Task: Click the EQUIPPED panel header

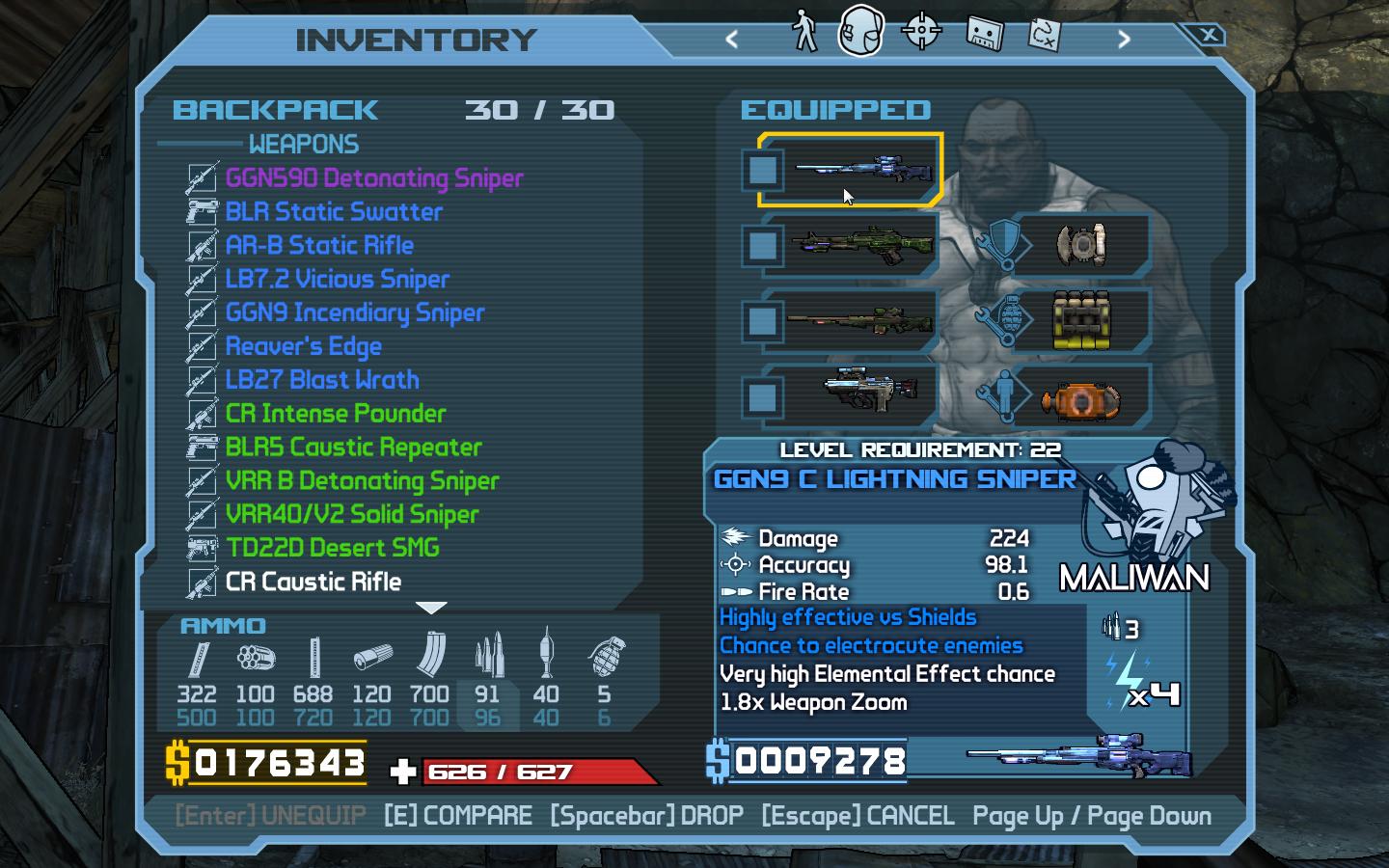Action: pyautogui.click(x=836, y=109)
